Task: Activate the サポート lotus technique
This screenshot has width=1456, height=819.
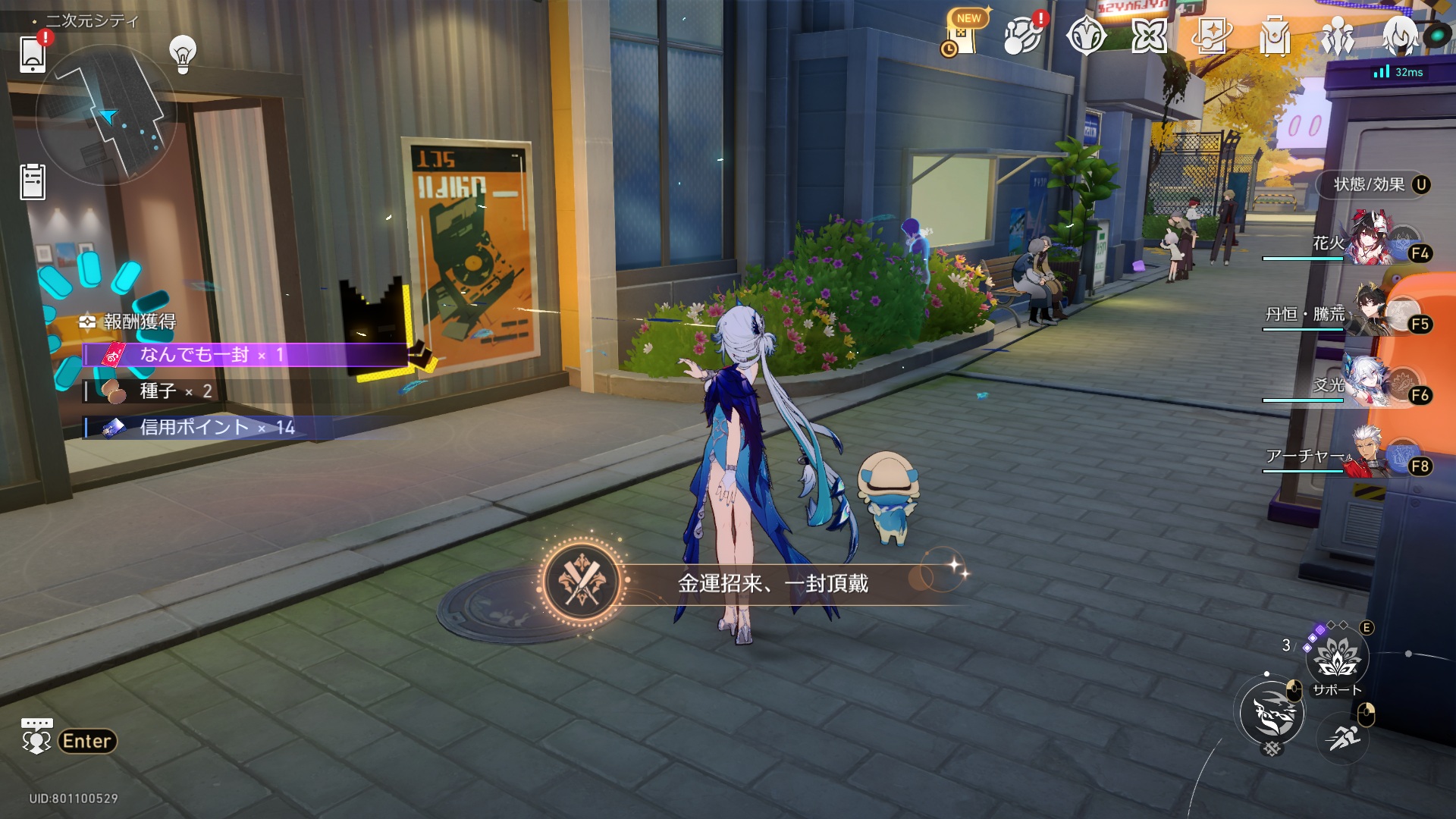Action: click(x=1337, y=657)
